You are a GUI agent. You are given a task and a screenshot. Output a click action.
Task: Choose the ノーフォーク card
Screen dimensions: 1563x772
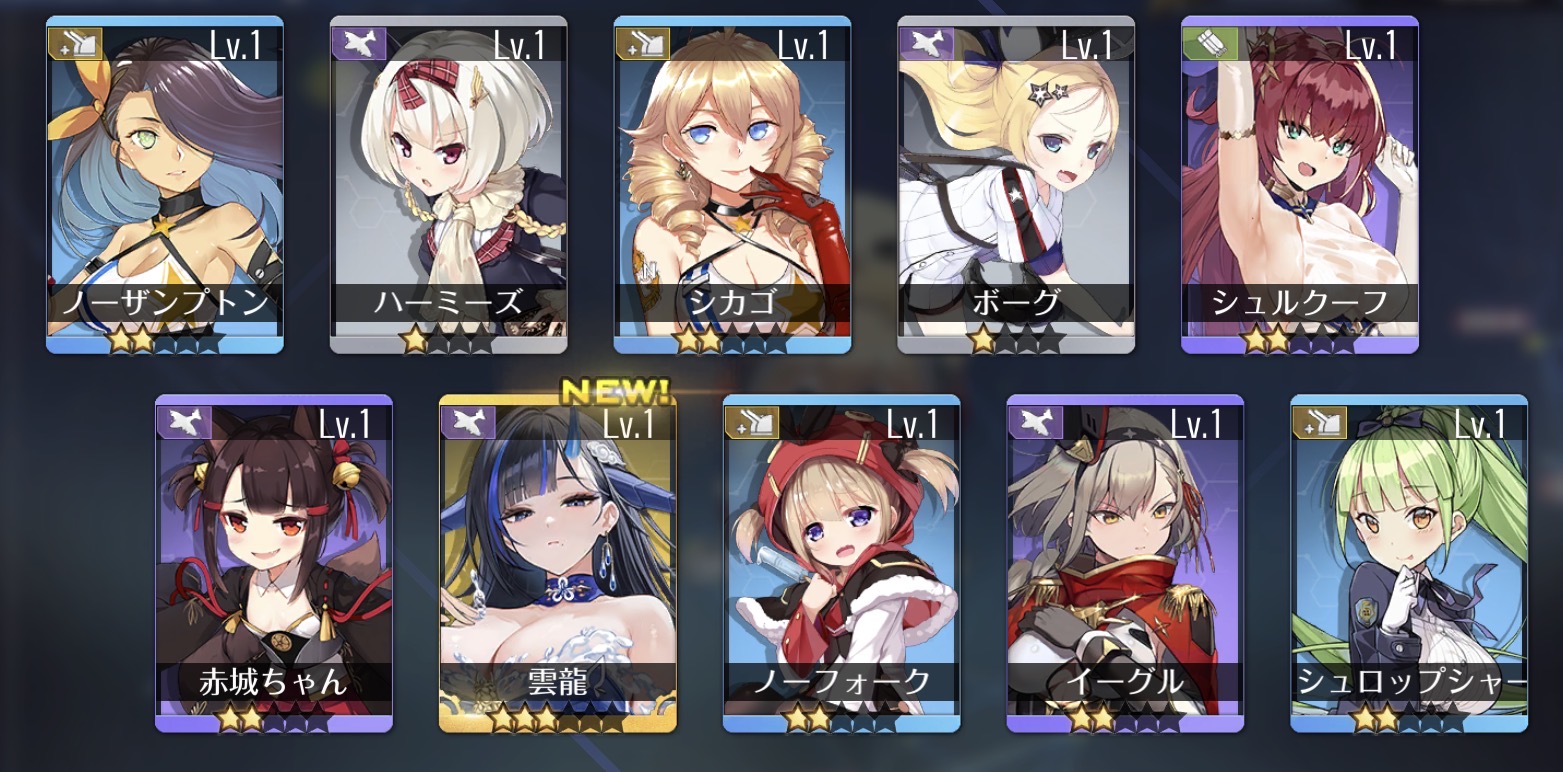(x=841, y=563)
